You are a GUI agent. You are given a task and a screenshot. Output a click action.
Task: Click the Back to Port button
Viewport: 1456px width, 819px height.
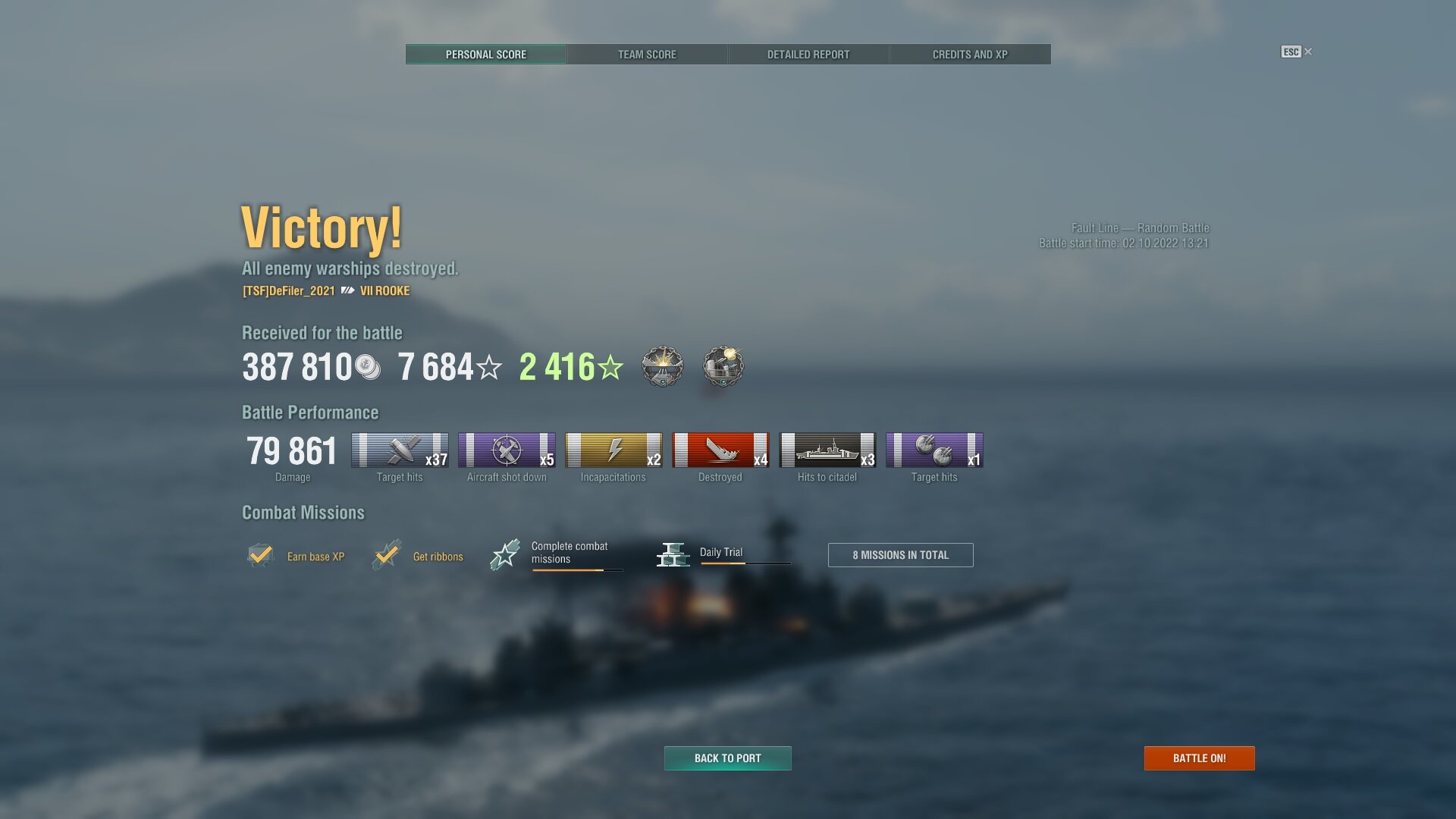tap(727, 758)
